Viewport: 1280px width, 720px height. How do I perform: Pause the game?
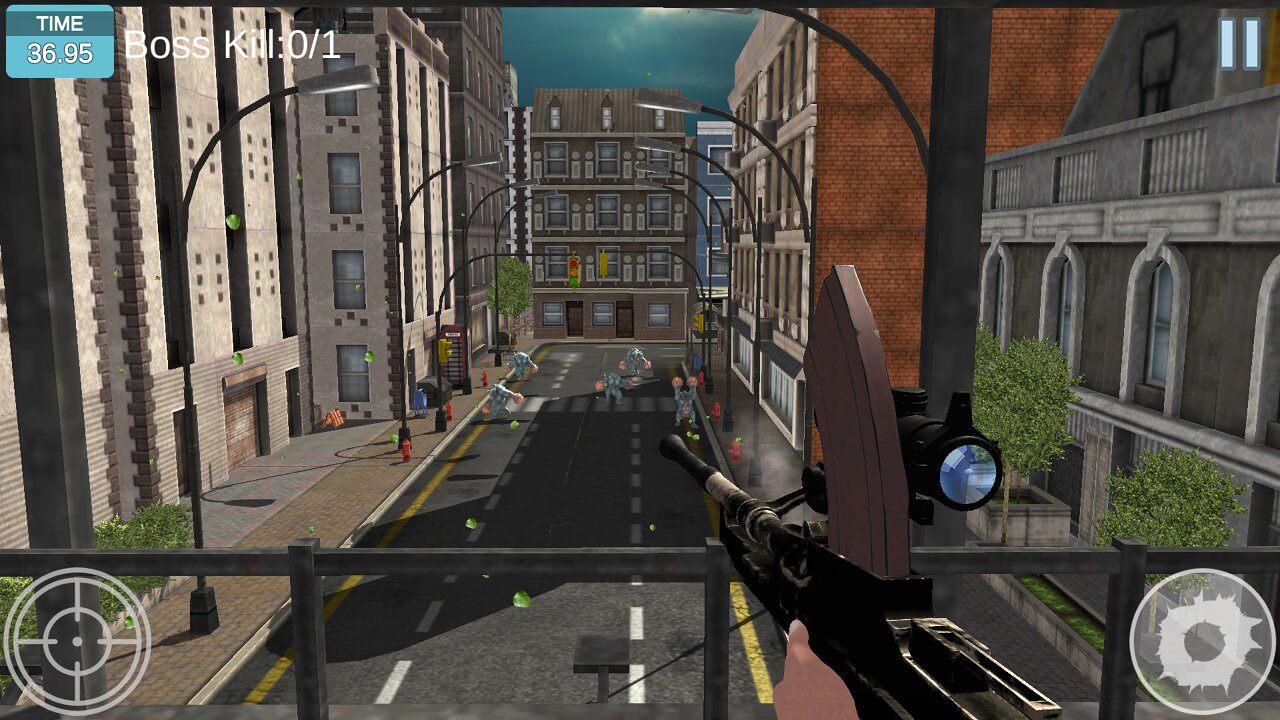click(1239, 44)
